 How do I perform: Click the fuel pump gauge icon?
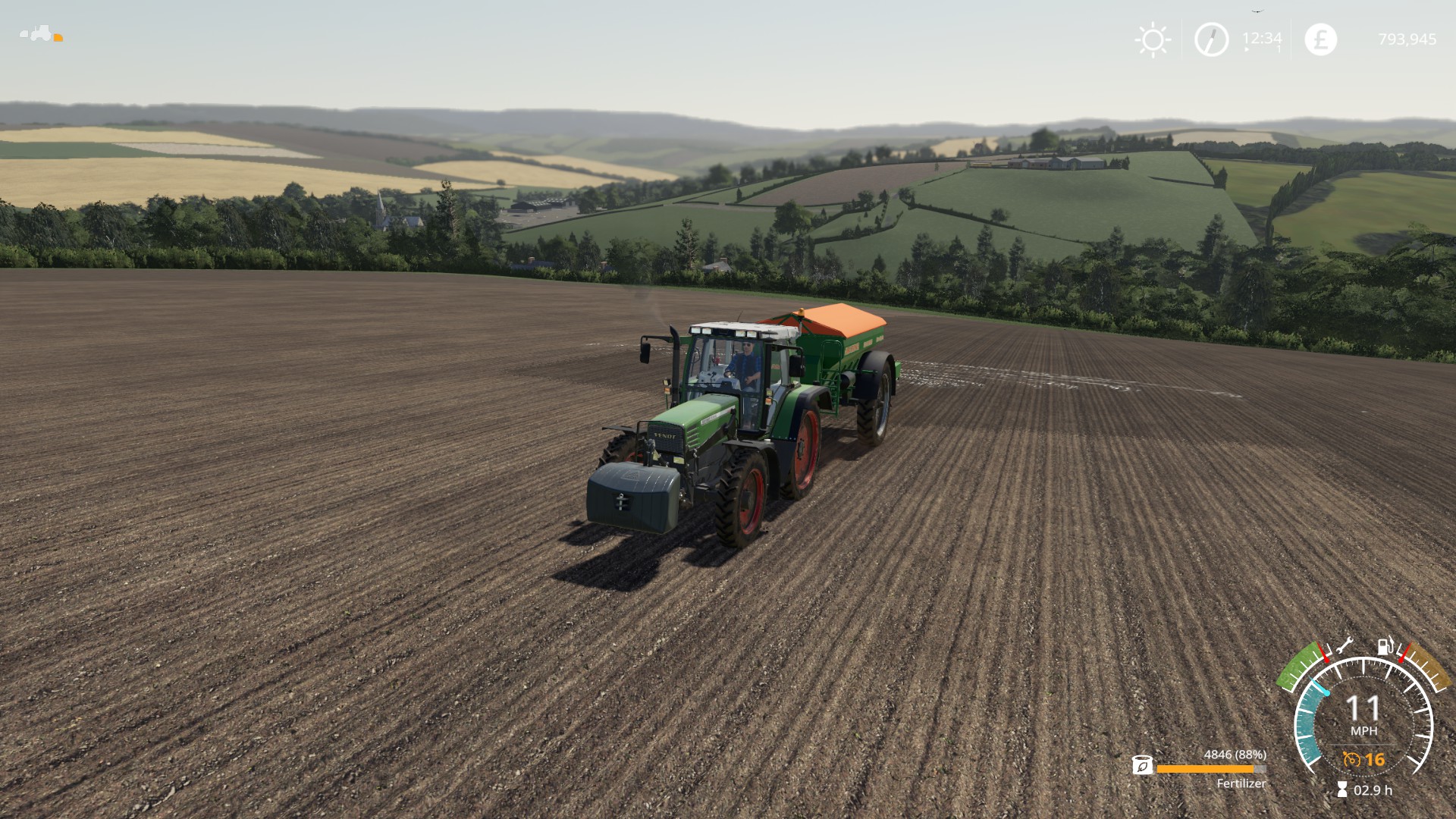tap(1385, 646)
